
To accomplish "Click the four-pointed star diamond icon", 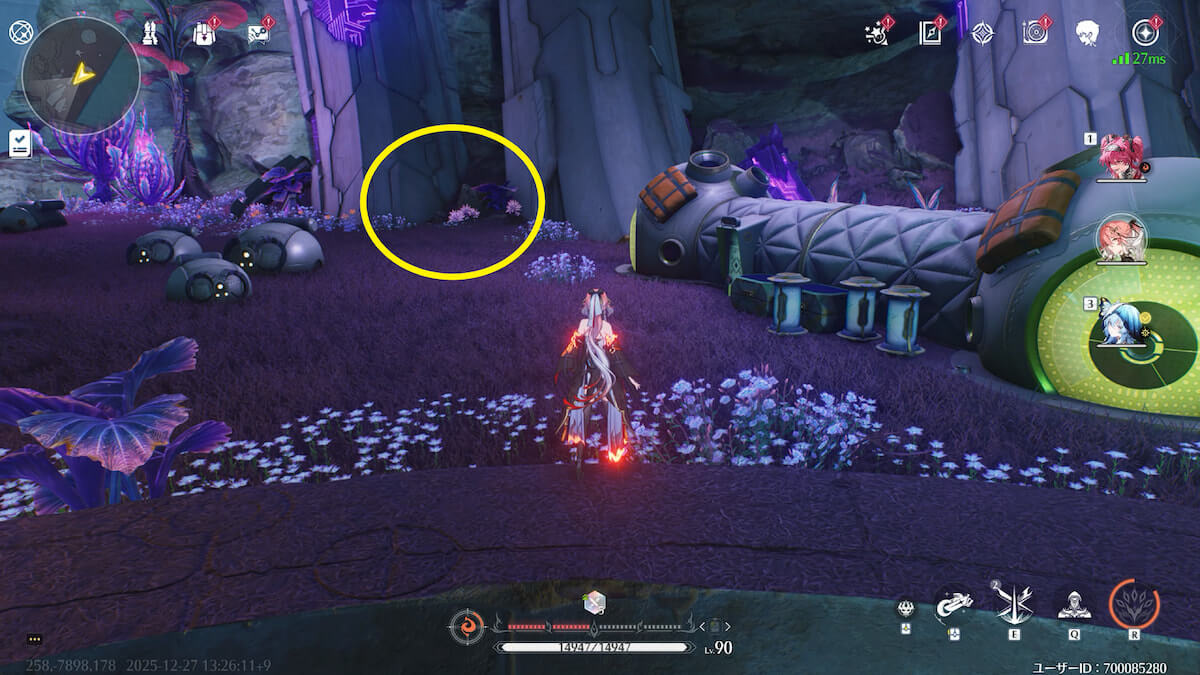I will pyautogui.click(x=983, y=33).
